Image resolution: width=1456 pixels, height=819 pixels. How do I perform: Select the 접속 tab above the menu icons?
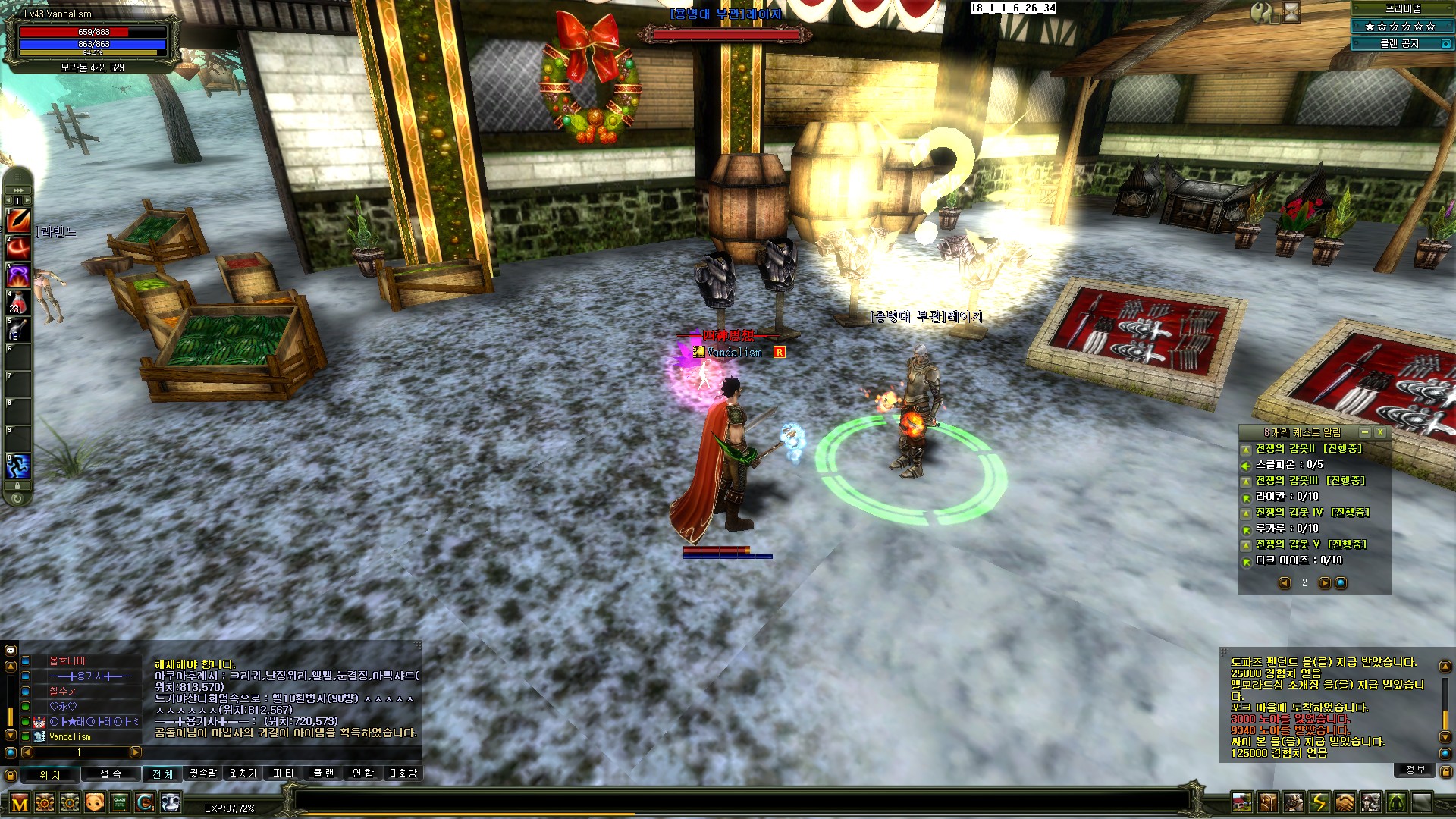pos(111,773)
